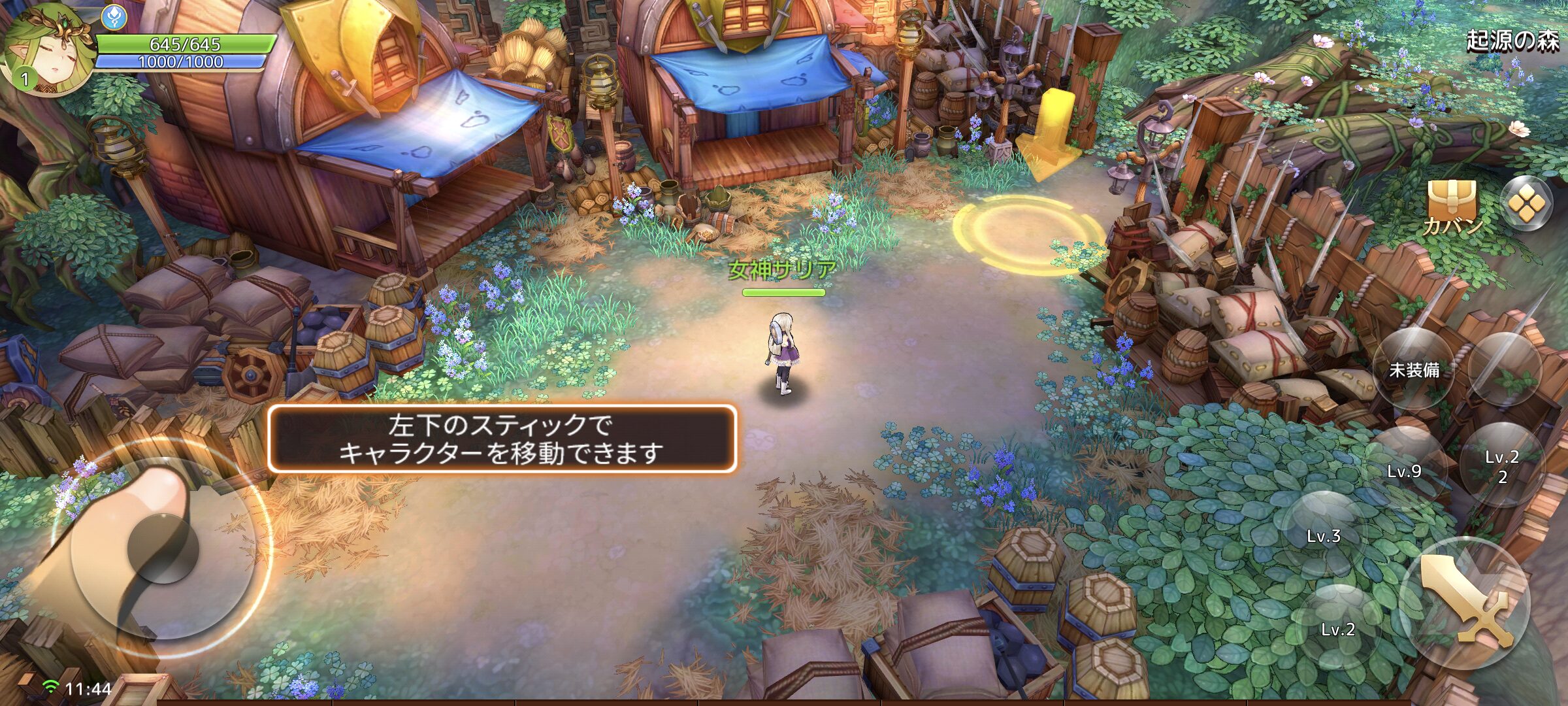Open the four-diamond main menu button
The image size is (1568, 706).
point(1526,204)
